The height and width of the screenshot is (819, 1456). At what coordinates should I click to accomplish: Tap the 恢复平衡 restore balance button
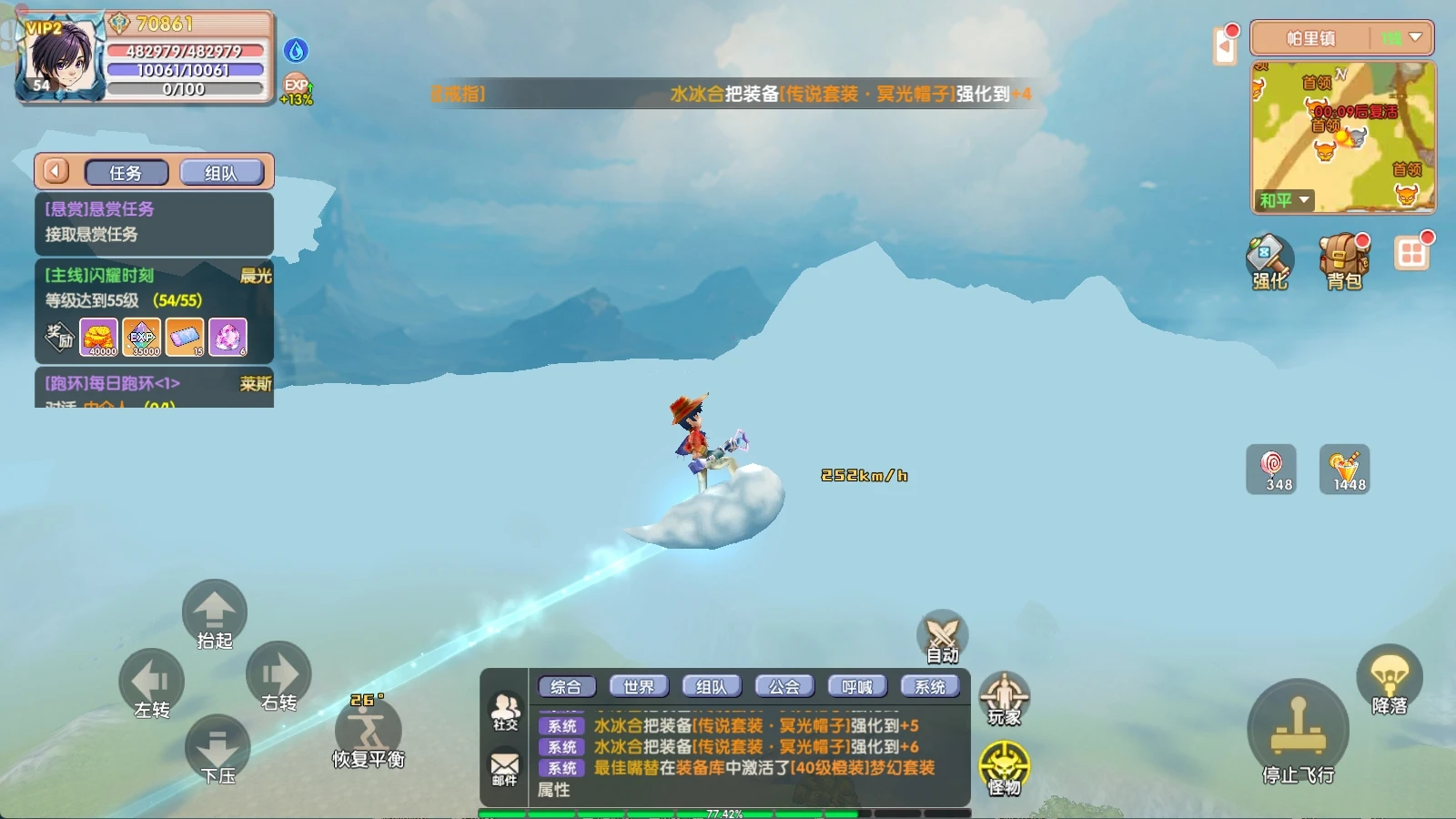368,733
